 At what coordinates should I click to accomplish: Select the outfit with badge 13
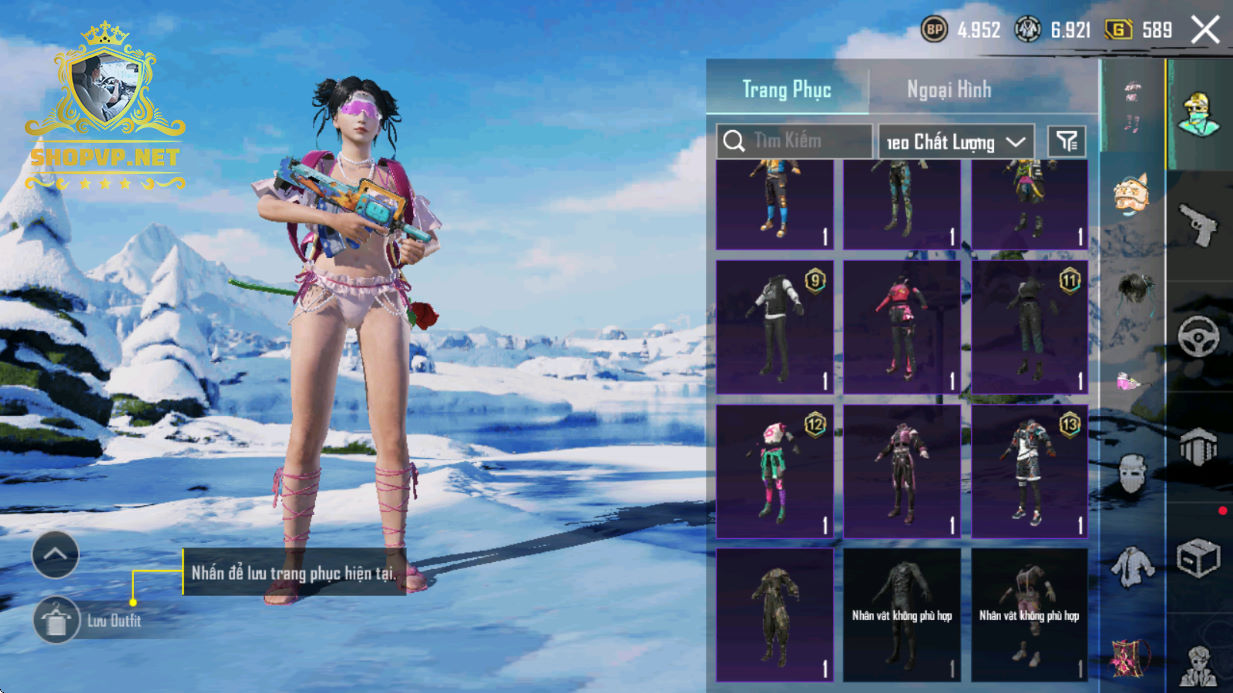pos(1030,471)
